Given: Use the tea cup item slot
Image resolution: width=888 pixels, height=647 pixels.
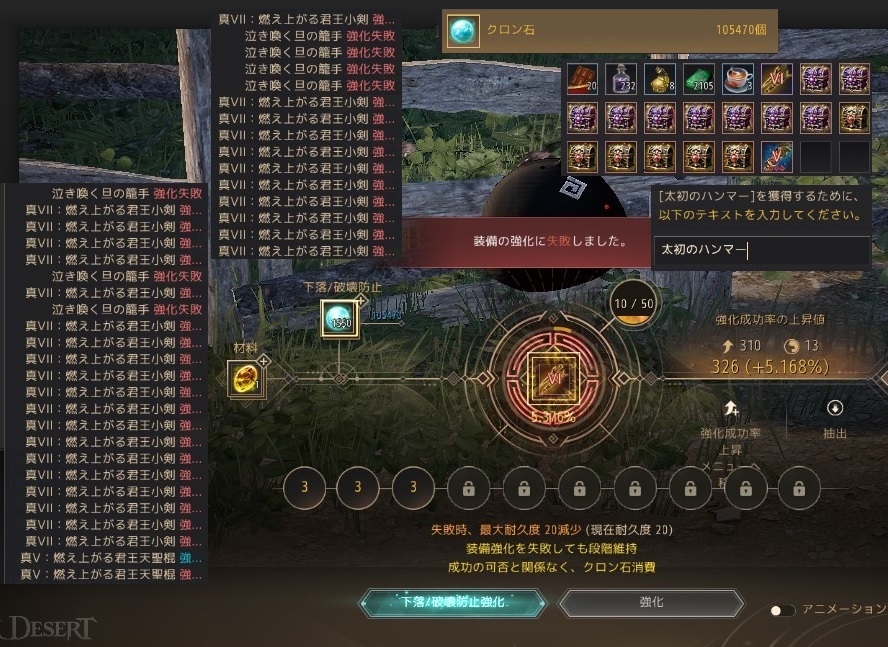Looking at the screenshot, I should (738, 79).
